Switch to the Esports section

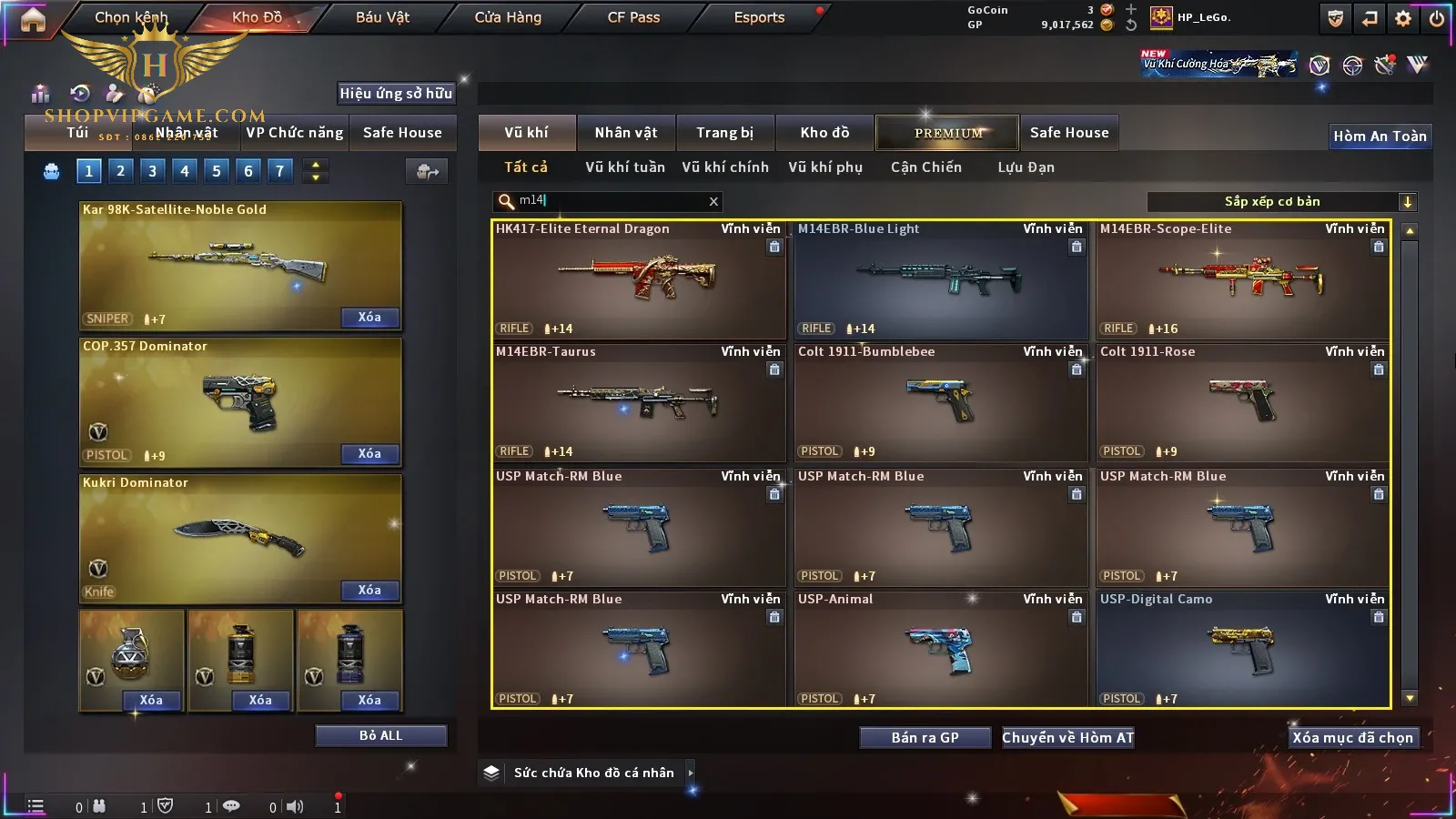tap(759, 17)
